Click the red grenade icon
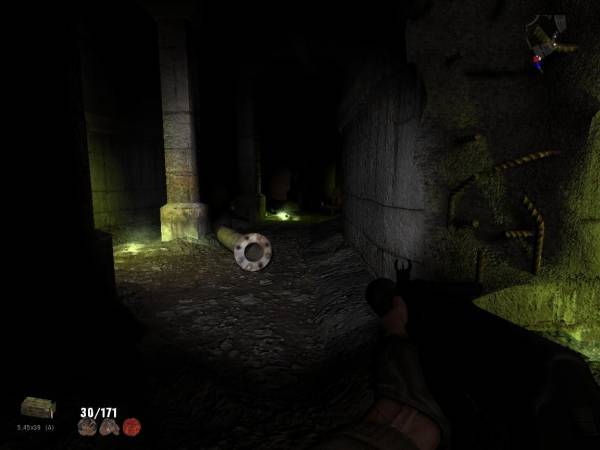Screen dimensions: 600x450 pyautogui.click(x=131, y=427)
